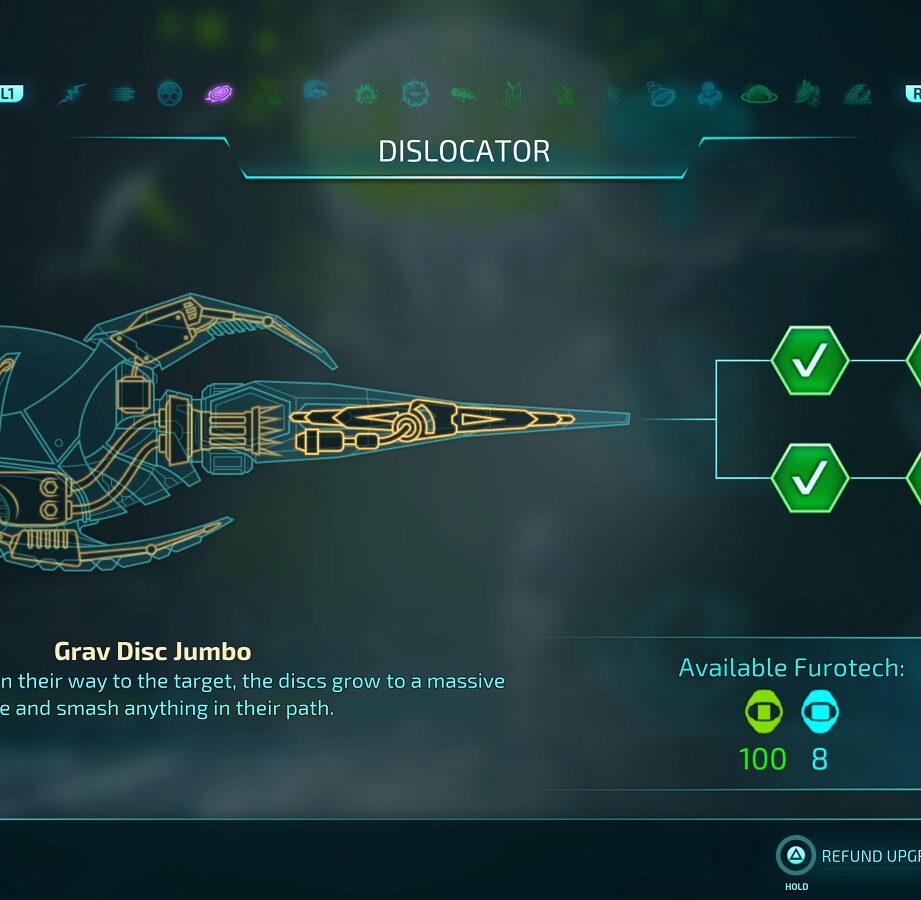Screen dimensions: 921x900
Task: Switch to the top hat weapon icon
Action: pos(513,94)
